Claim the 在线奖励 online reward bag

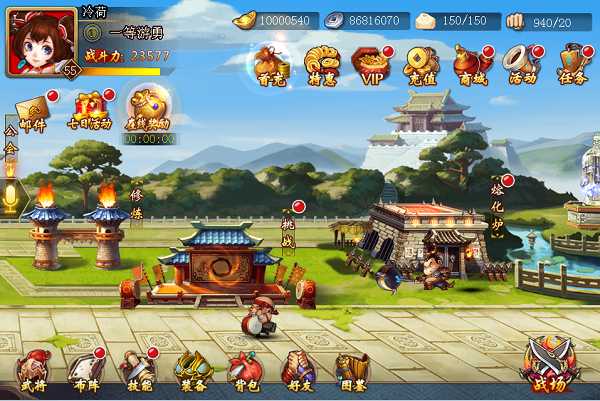[x=147, y=109]
